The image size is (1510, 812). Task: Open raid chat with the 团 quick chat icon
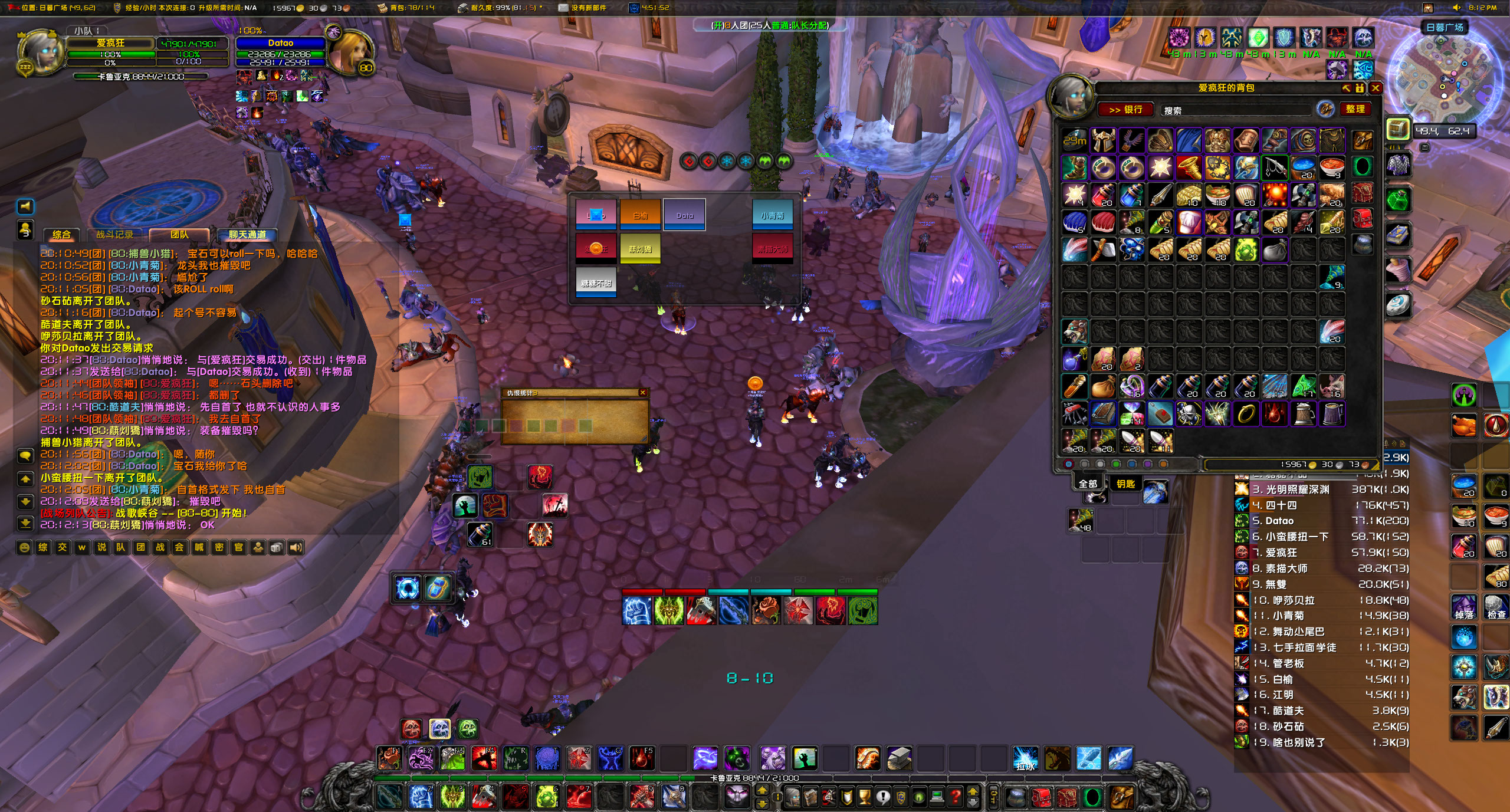(x=140, y=547)
